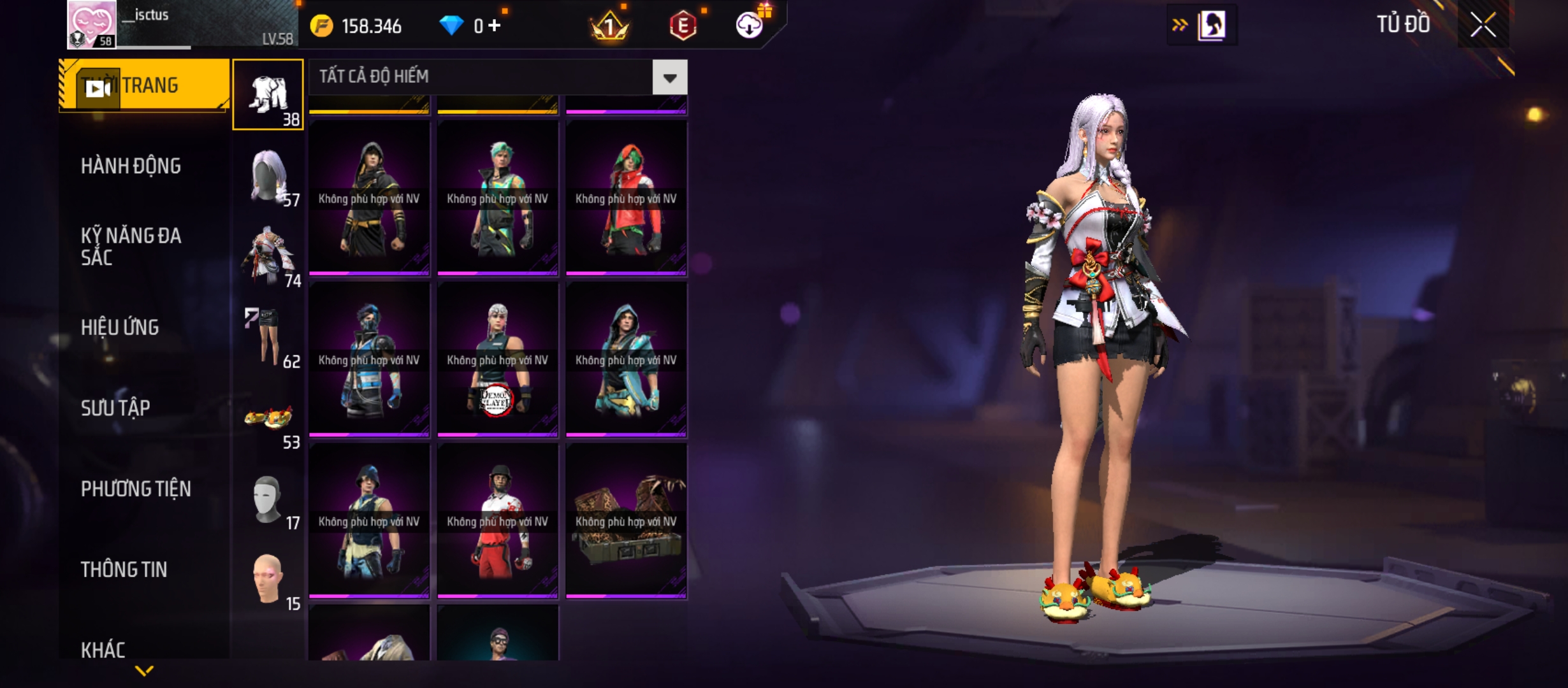Open the bottoms subcategory with 62 items
Image resolution: width=1568 pixels, height=688 pixels.
tap(268, 338)
